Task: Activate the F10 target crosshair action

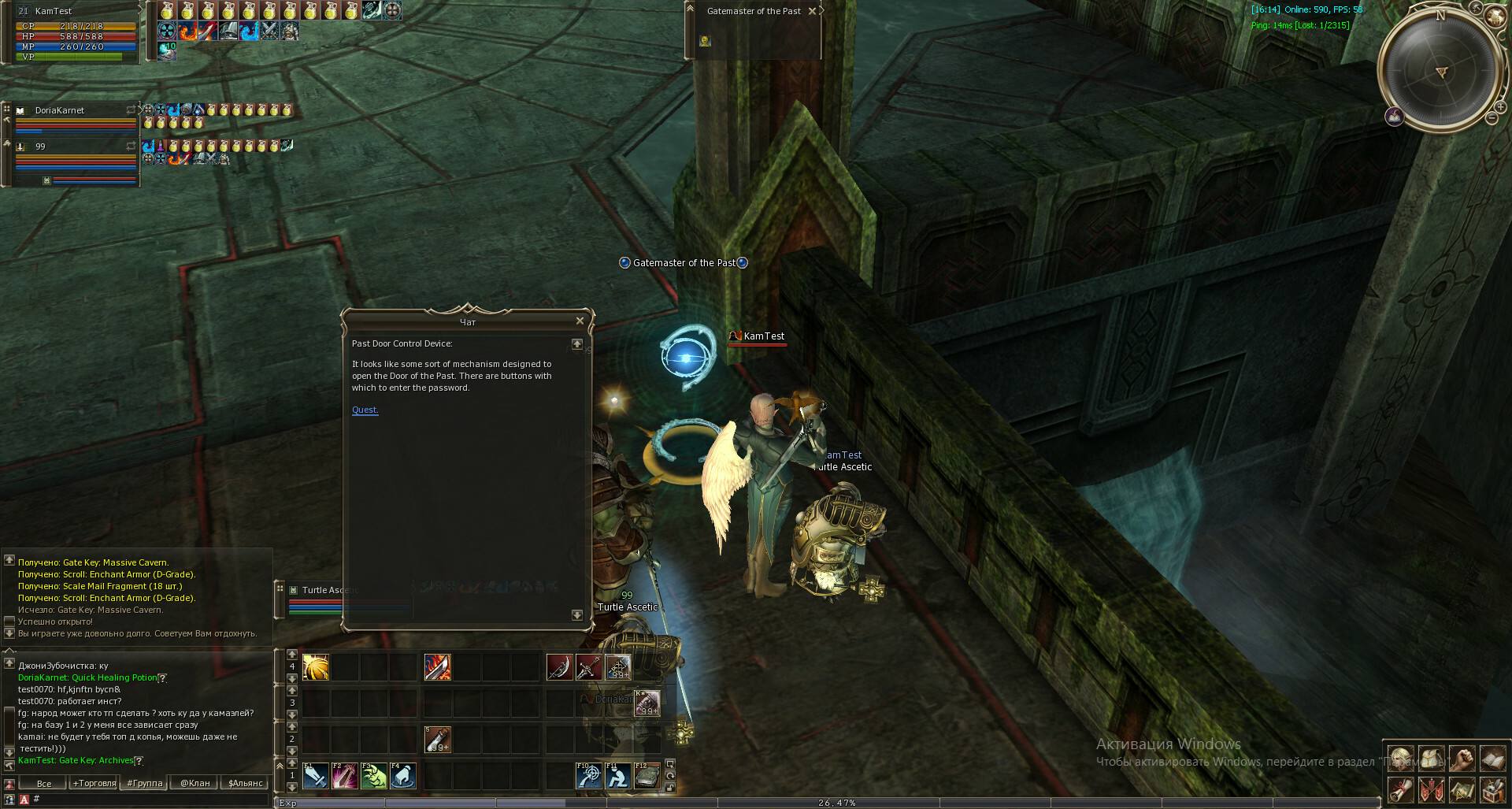Action: coord(589,776)
